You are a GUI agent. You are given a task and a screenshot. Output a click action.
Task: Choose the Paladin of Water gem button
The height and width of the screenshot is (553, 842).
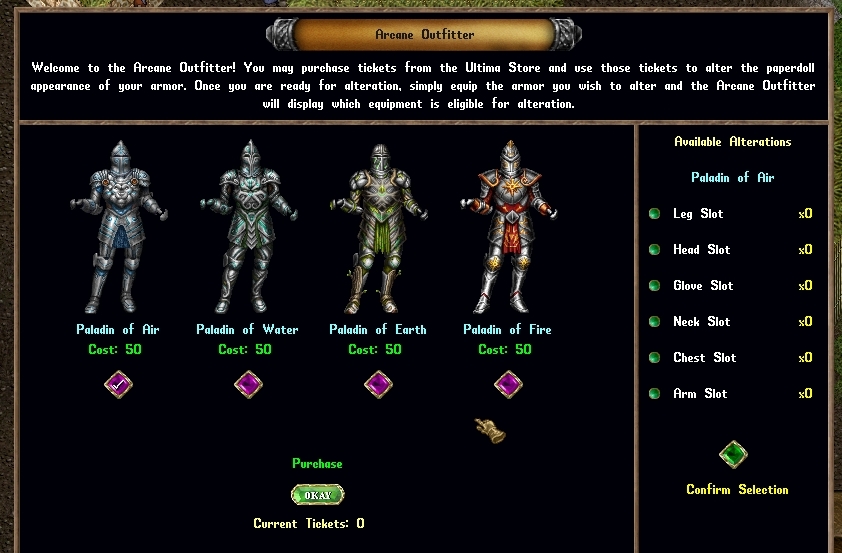(247, 384)
